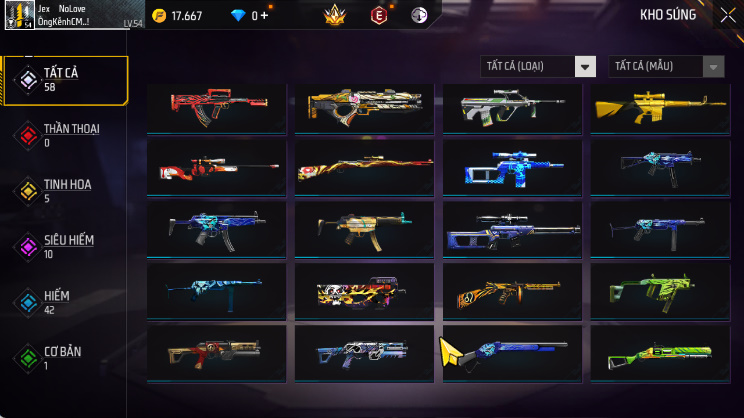The image size is (744, 418).
Task: Click the plus button to add diamonds
Action: click(266, 16)
